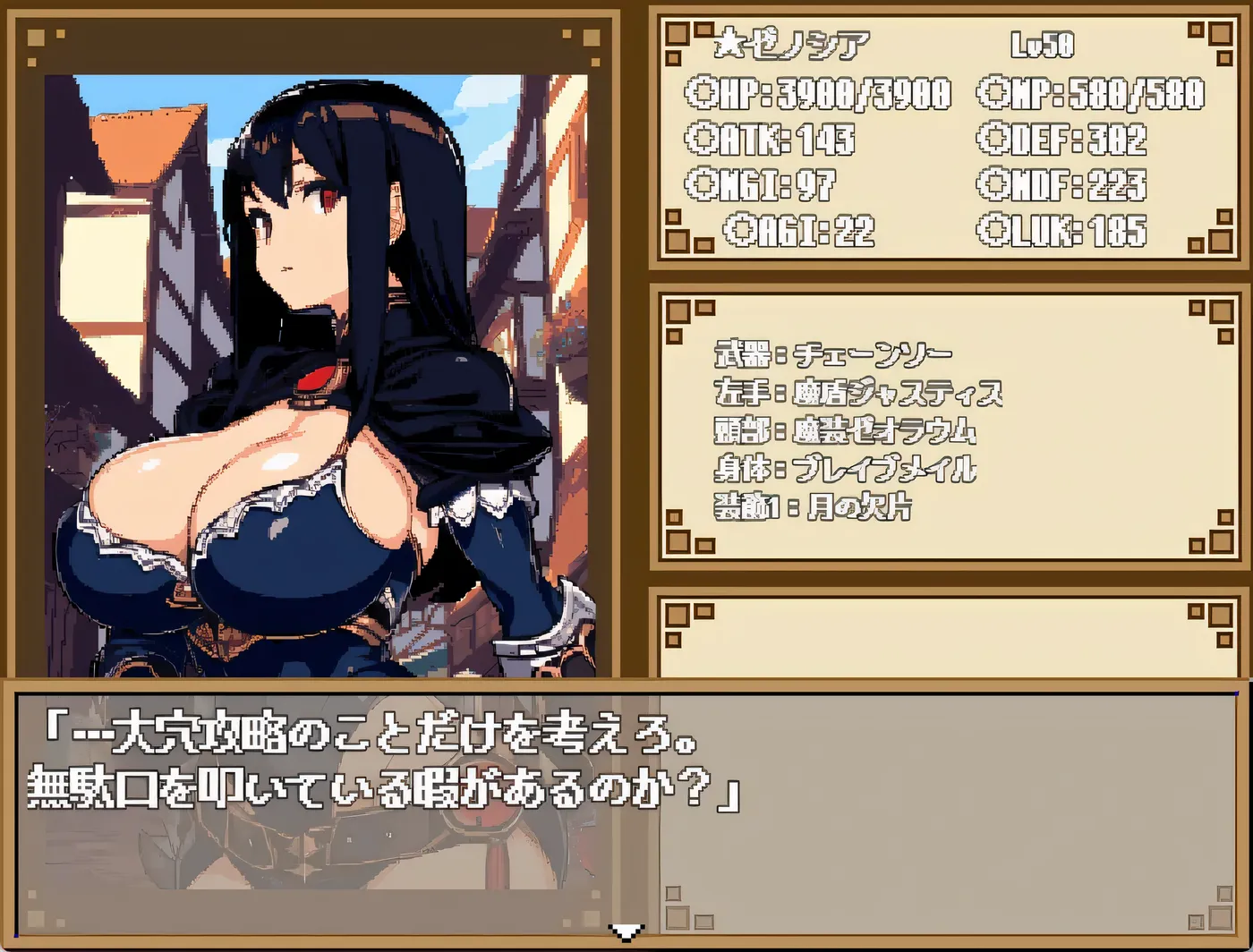Viewport: 1253px width, 952px height.
Task: Open the 左手: 幽盾ジャスティス equipment slot
Action: point(859,391)
